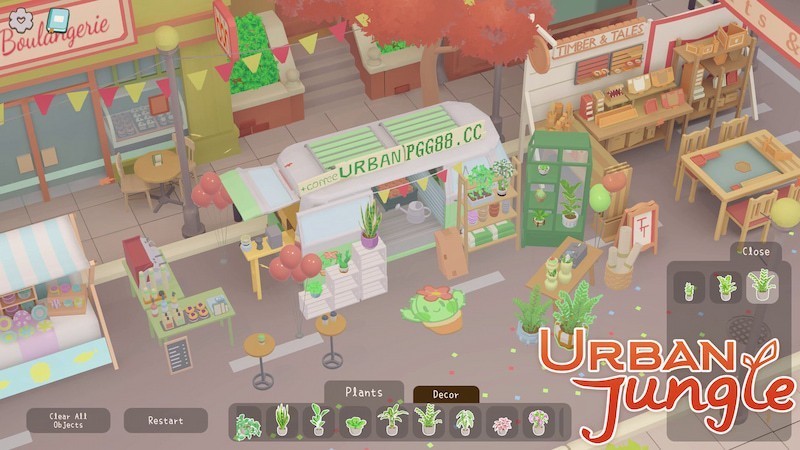Viewport: 800px width, 450px height.
Task: Pick the highlighted large plant variant
Action: tap(761, 286)
